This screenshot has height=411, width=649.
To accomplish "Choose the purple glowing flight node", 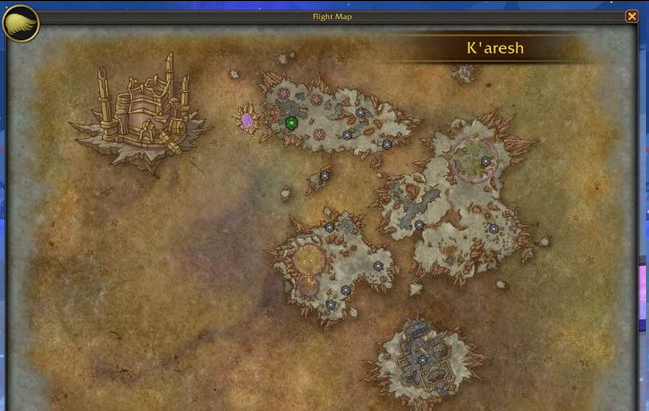I will [x=247, y=121].
